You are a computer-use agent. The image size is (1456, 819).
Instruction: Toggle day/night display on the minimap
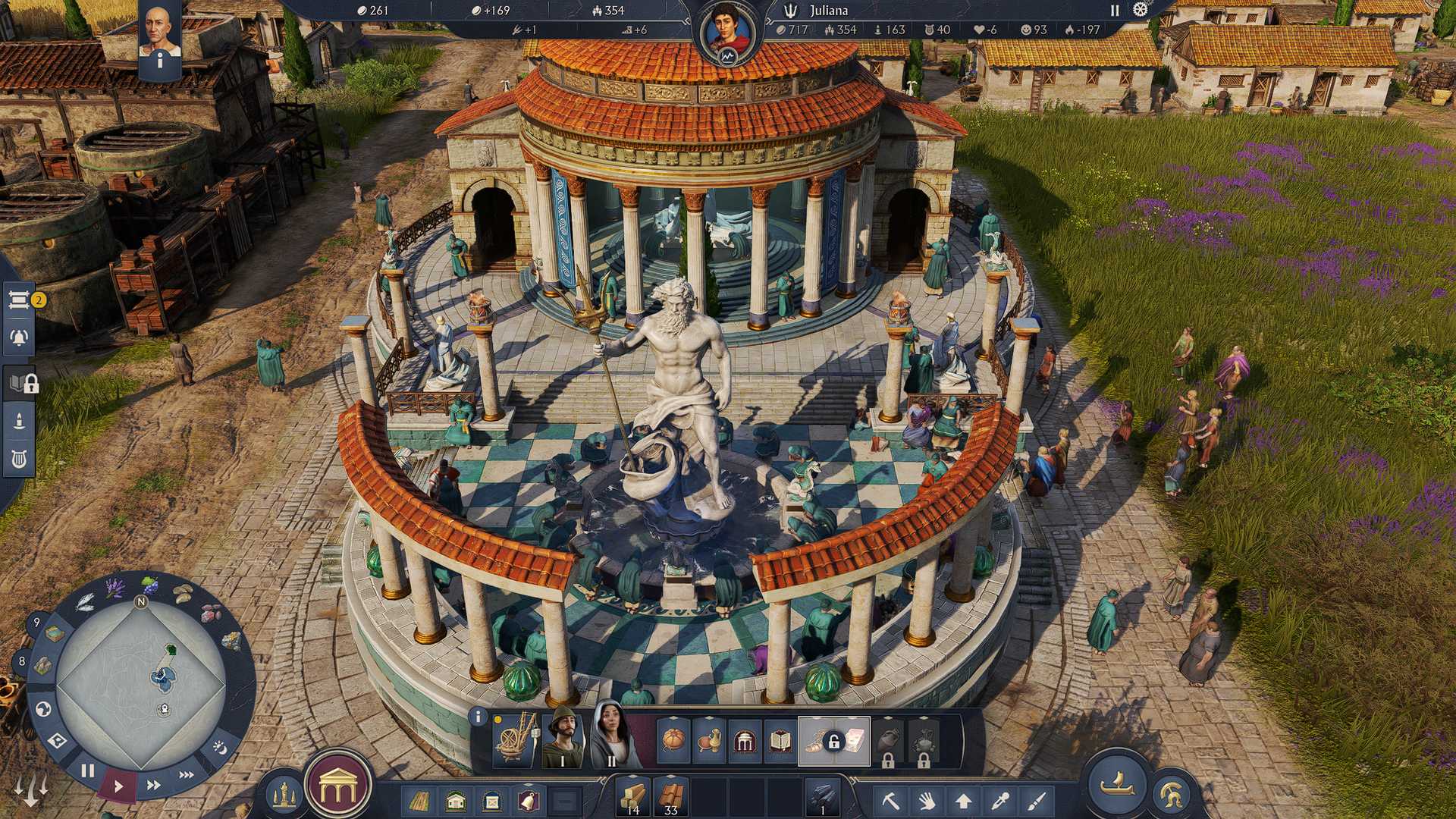click(220, 748)
